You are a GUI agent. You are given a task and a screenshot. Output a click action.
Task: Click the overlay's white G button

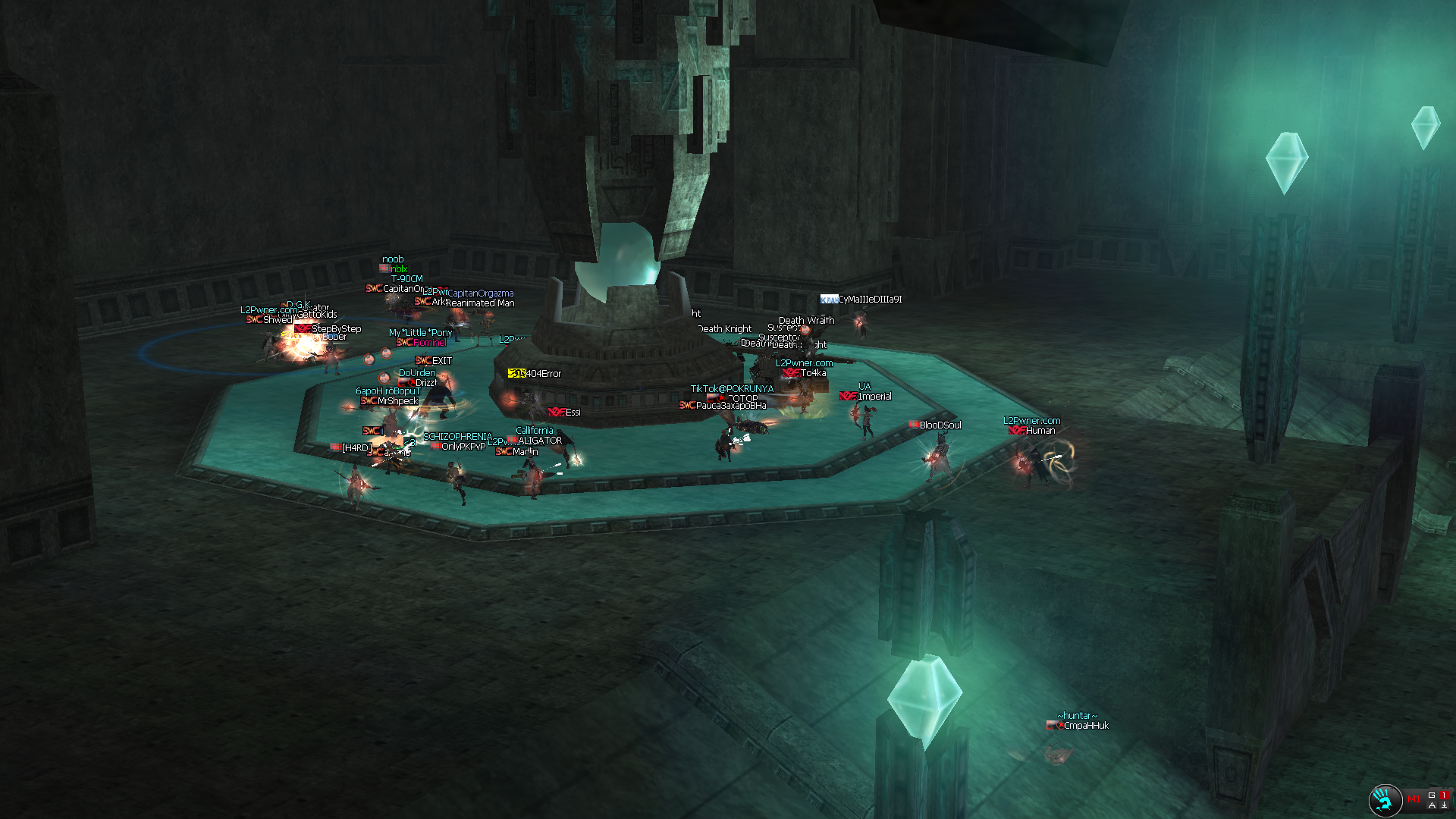tap(1432, 795)
